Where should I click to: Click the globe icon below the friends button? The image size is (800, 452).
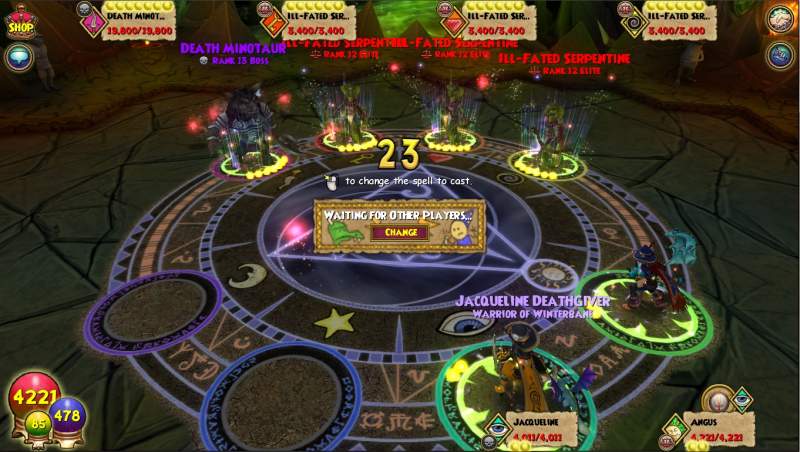click(x=779, y=55)
